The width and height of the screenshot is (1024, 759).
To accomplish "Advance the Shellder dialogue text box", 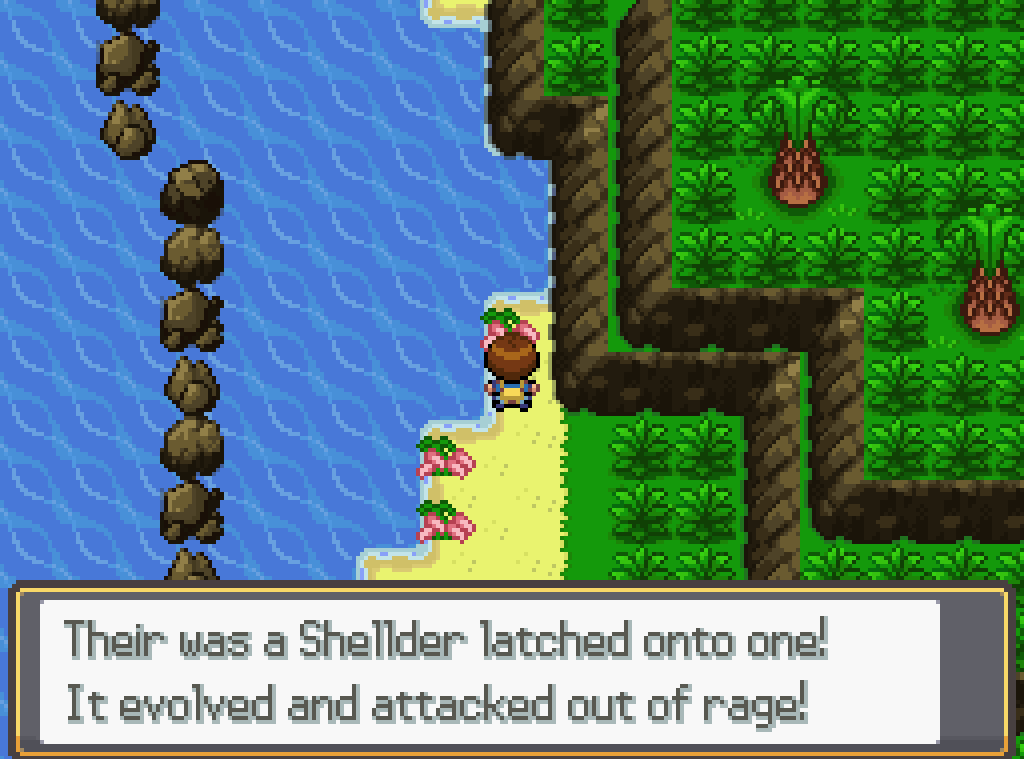I will 510,670.
